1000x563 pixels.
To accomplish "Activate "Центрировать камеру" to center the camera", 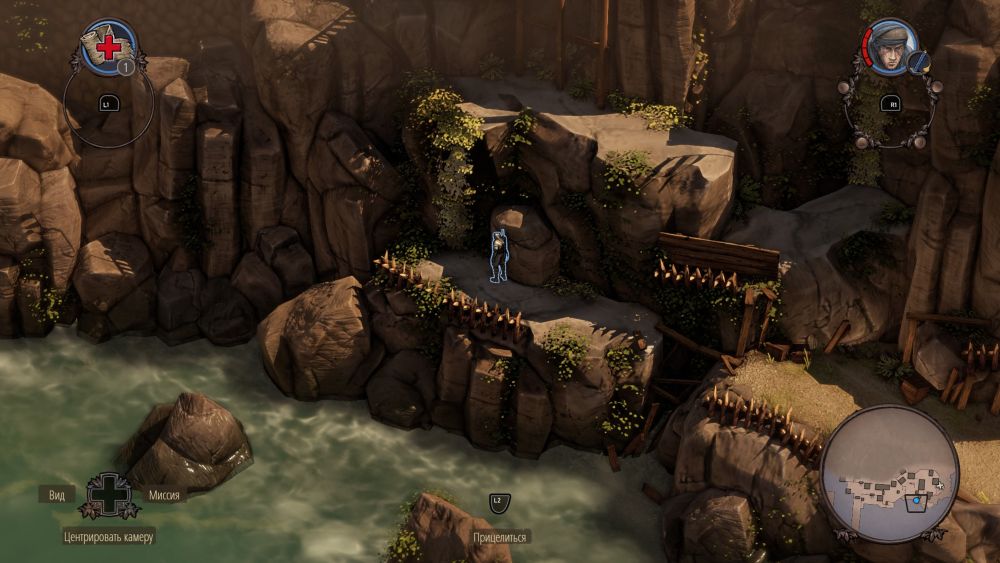I will [x=109, y=537].
